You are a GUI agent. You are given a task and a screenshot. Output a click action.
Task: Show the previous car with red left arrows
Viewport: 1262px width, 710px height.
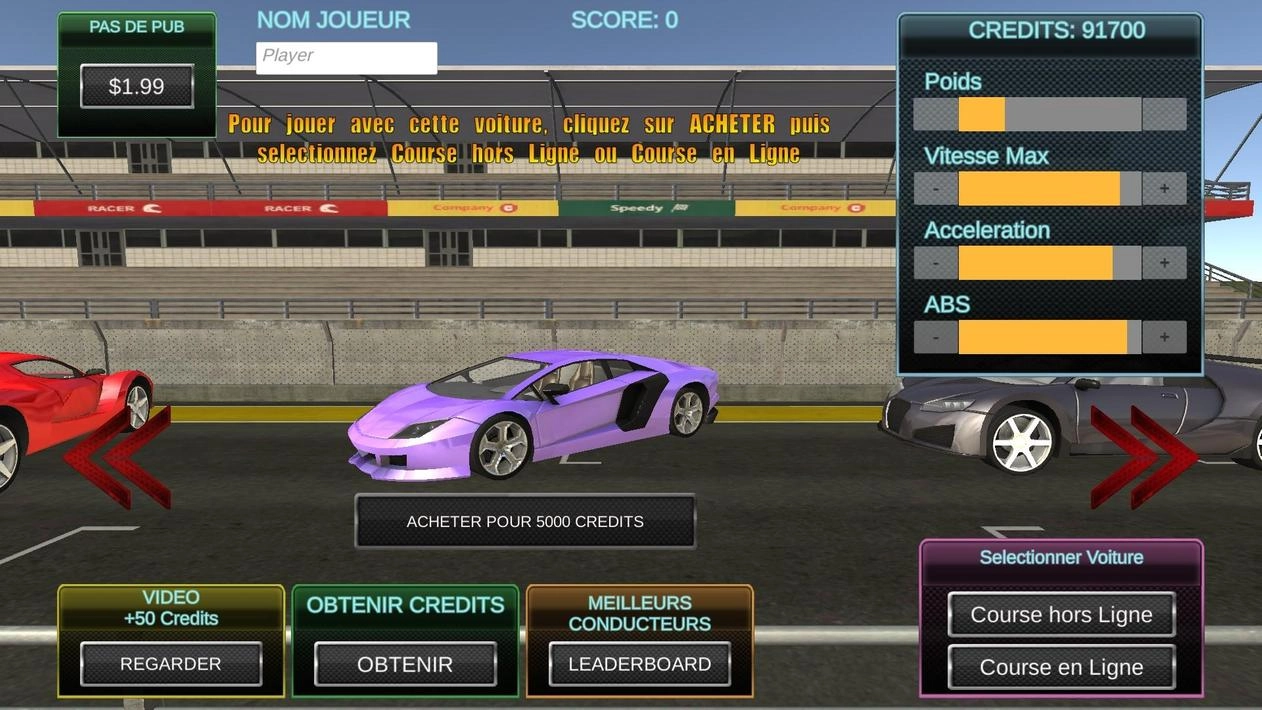tap(118, 458)
